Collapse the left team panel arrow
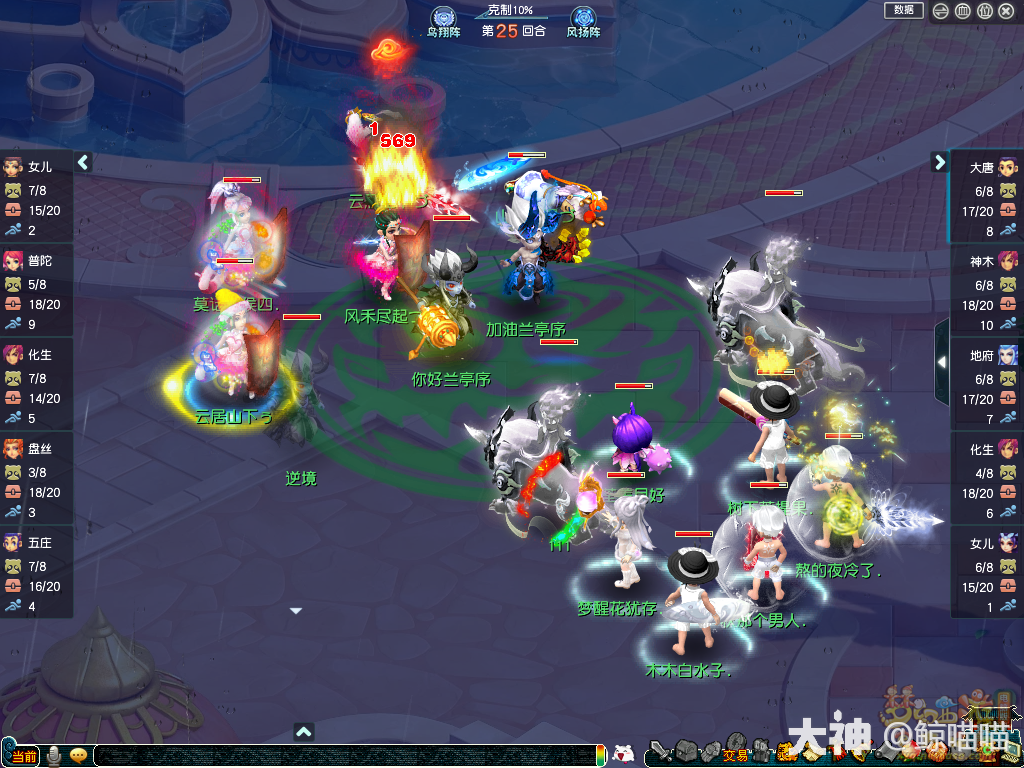 point(84,162)
